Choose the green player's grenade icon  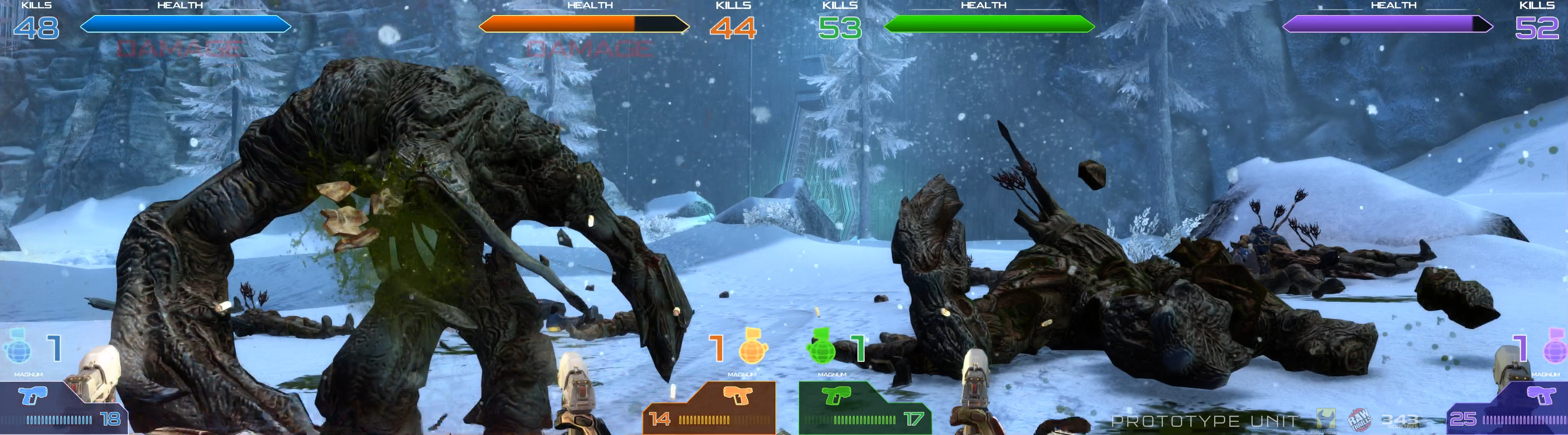(x=821, y=347)
